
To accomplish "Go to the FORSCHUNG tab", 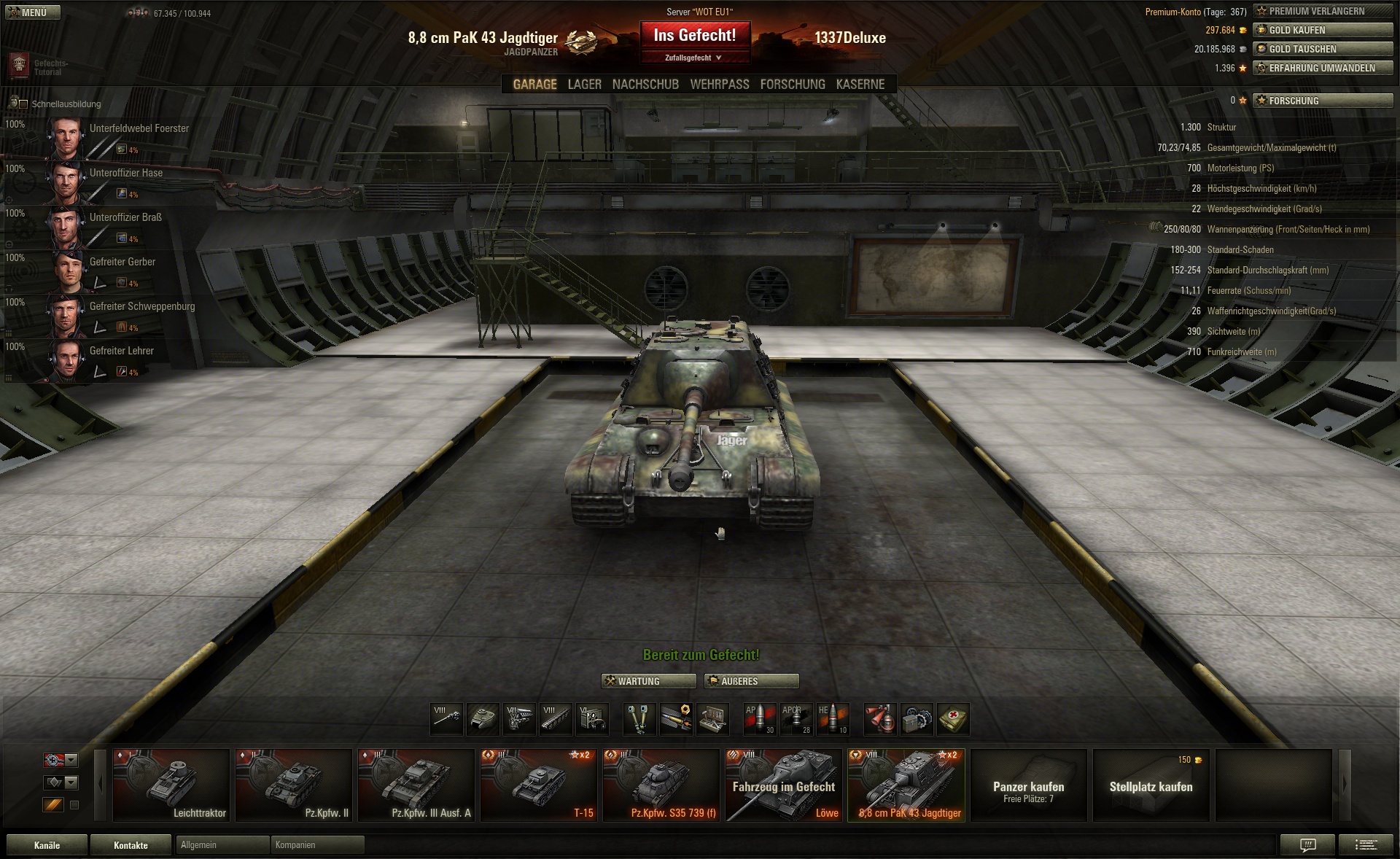I will (792, 85).
